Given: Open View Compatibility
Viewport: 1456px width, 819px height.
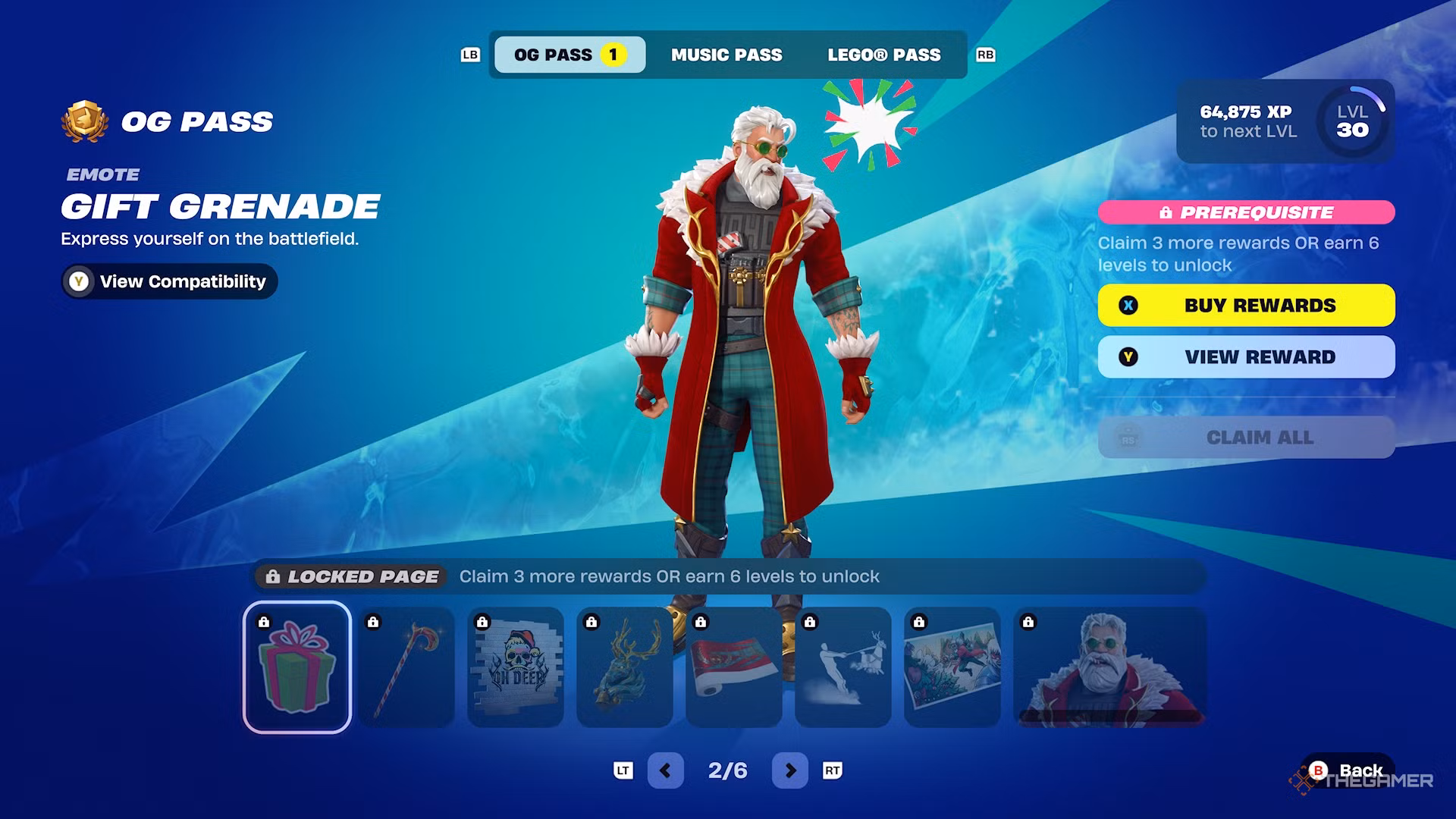Looking at the screenshot, I should pos(168,281).
